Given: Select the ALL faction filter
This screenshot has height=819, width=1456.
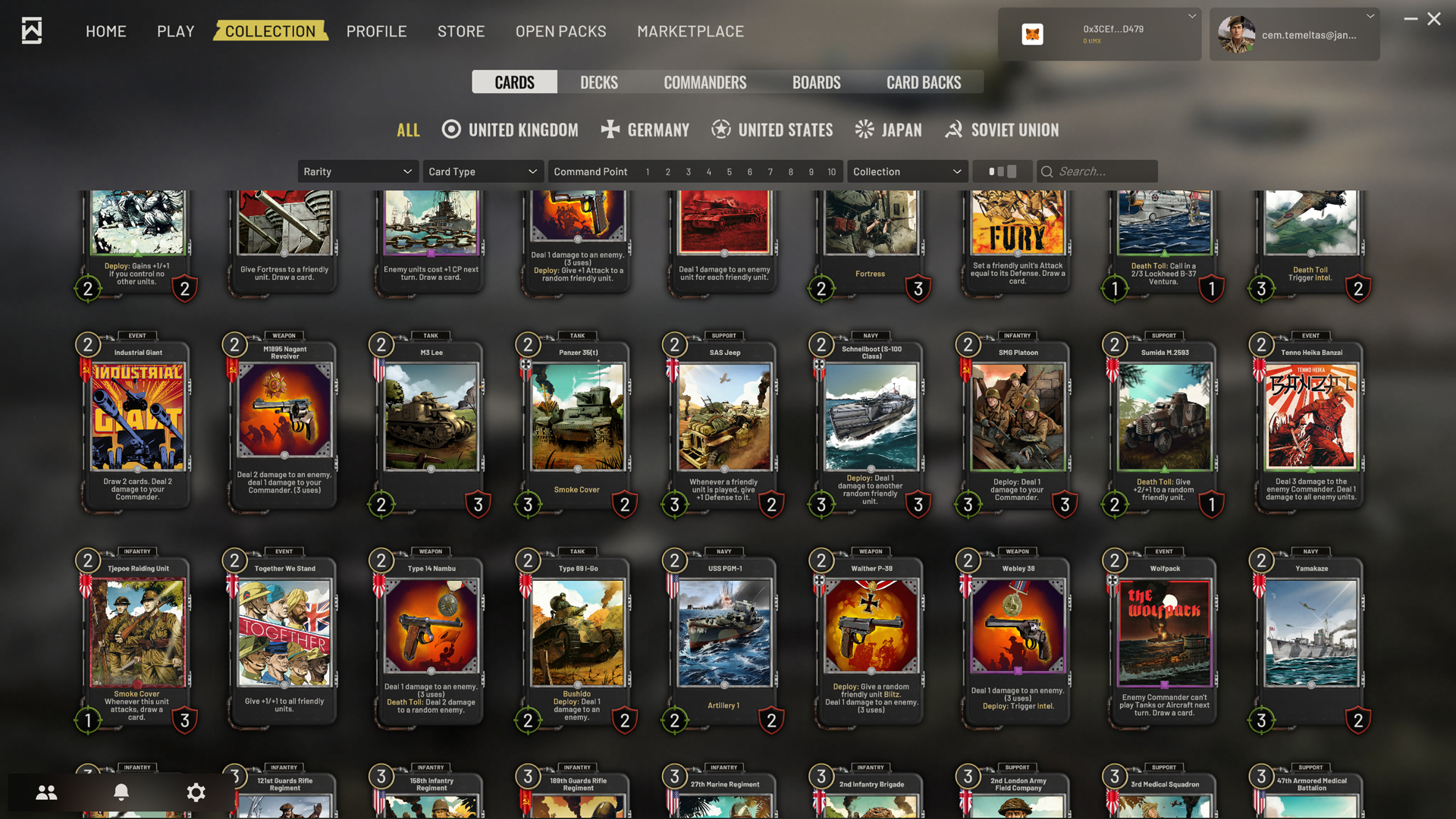Looking at the screenshot, I should (407, 130).
